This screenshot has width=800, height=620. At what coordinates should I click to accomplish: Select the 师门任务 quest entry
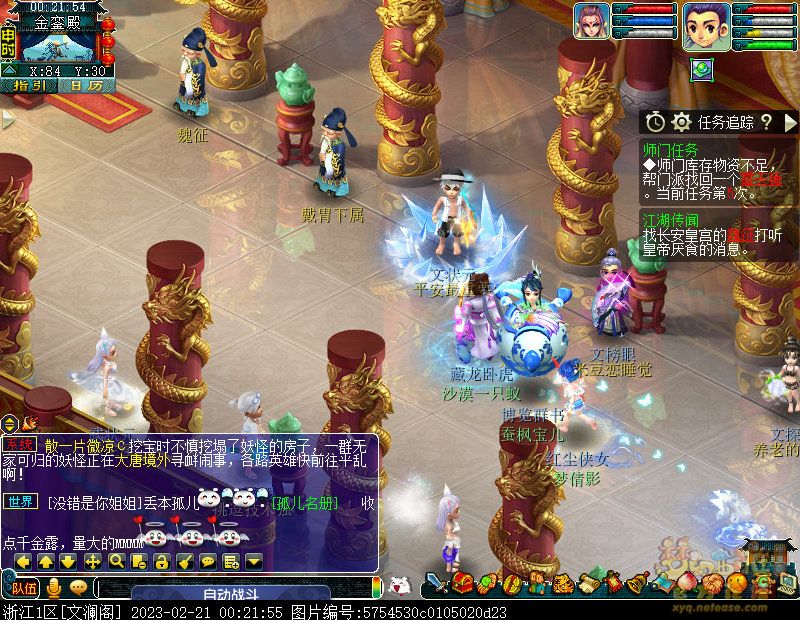671,148
